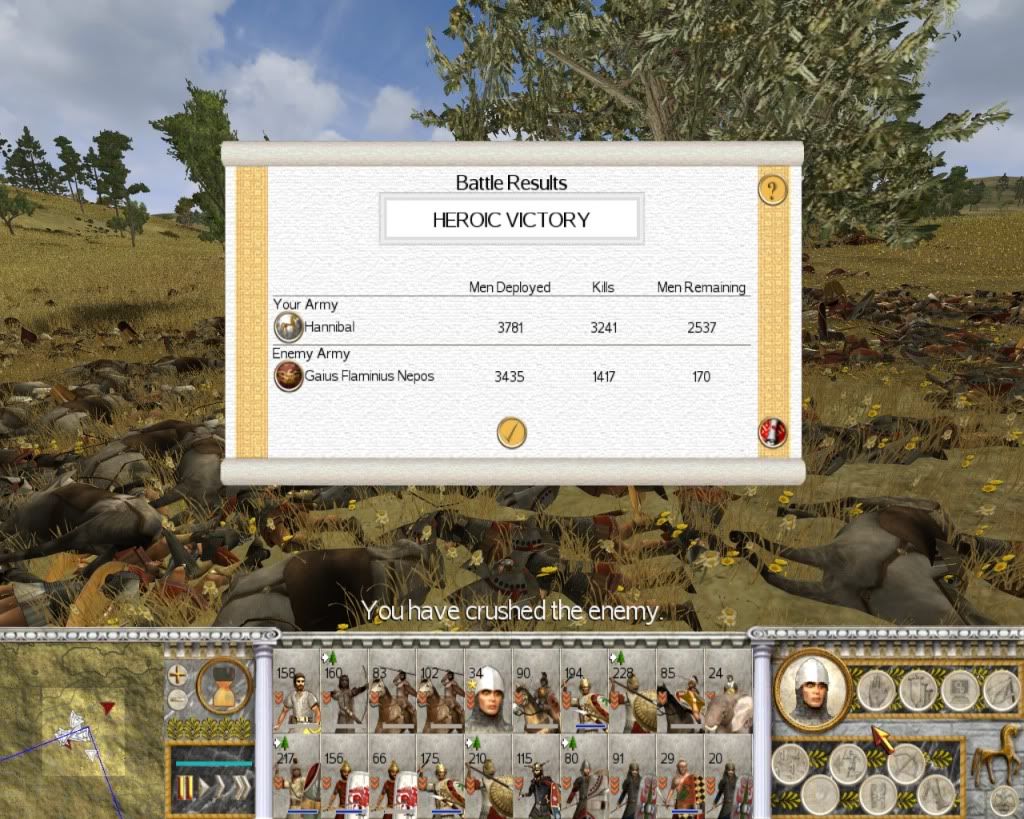Open help with the question mark button
1024x819 pixels.
pos(772,190)
